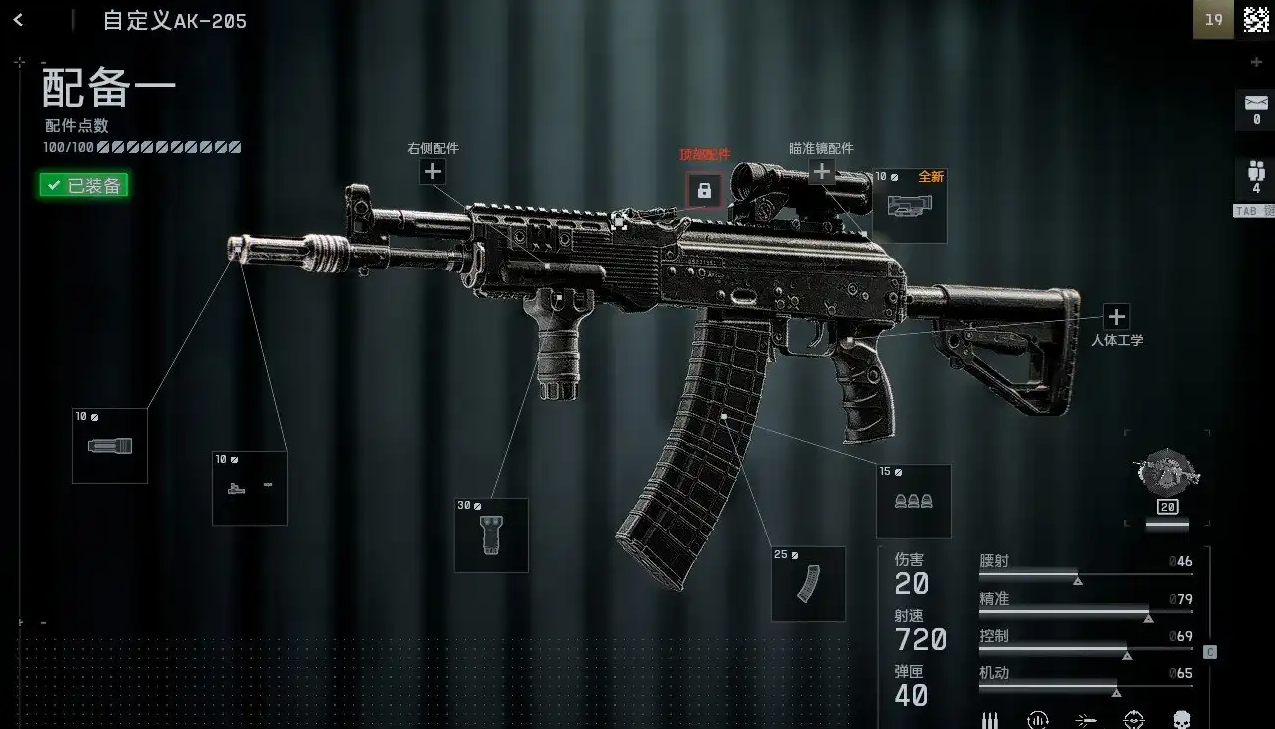Go back using the top-left arrow
Screen dimensions: 1275x729
point(18,20)
